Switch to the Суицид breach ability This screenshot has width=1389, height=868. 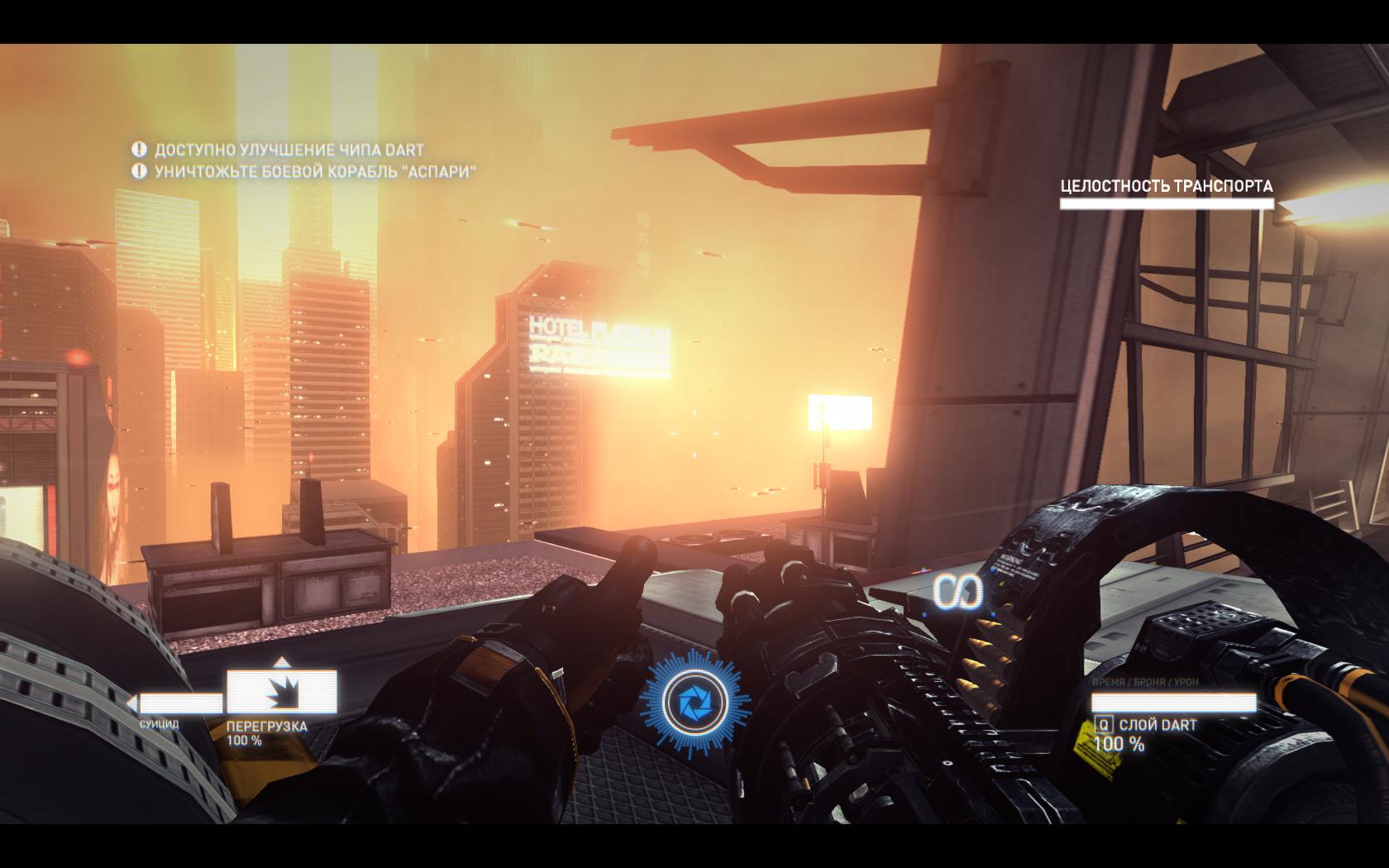(x=177, y=703)
